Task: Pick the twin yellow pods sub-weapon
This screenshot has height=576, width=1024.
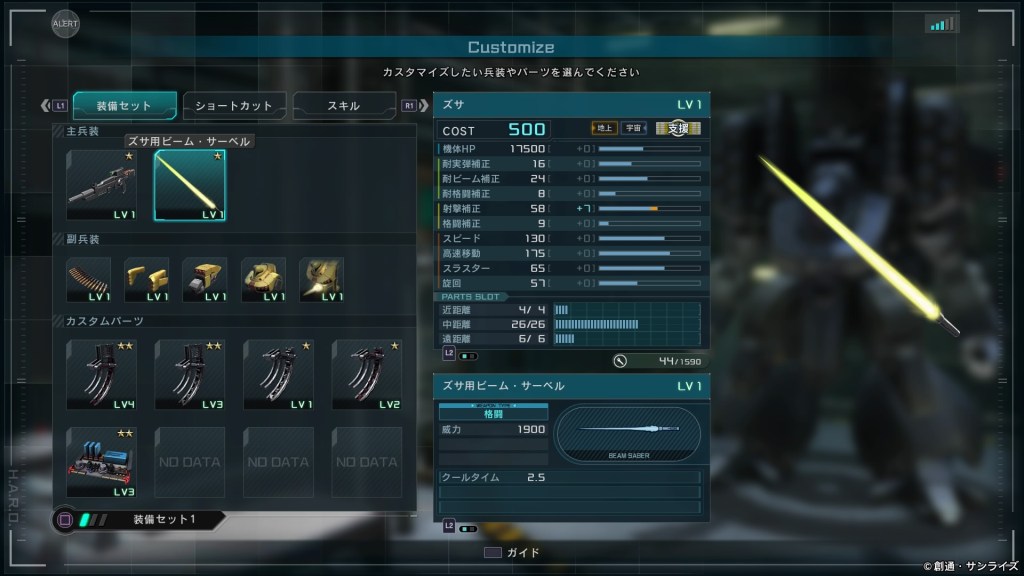Action: (147, 279)
